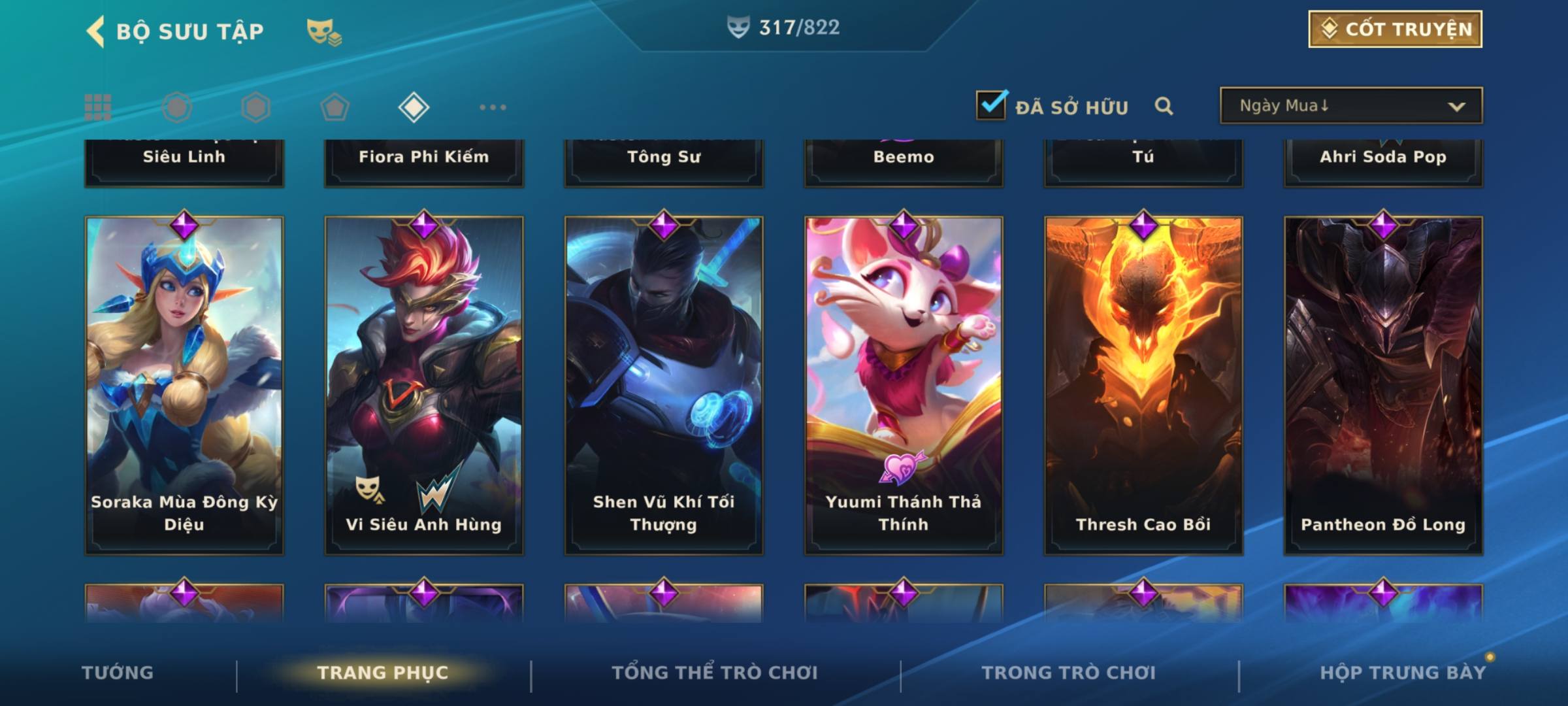View Pantheon Đồ Long skin card
The width and height of the screenshot is (1568, 706).
tap(1383, 386)
